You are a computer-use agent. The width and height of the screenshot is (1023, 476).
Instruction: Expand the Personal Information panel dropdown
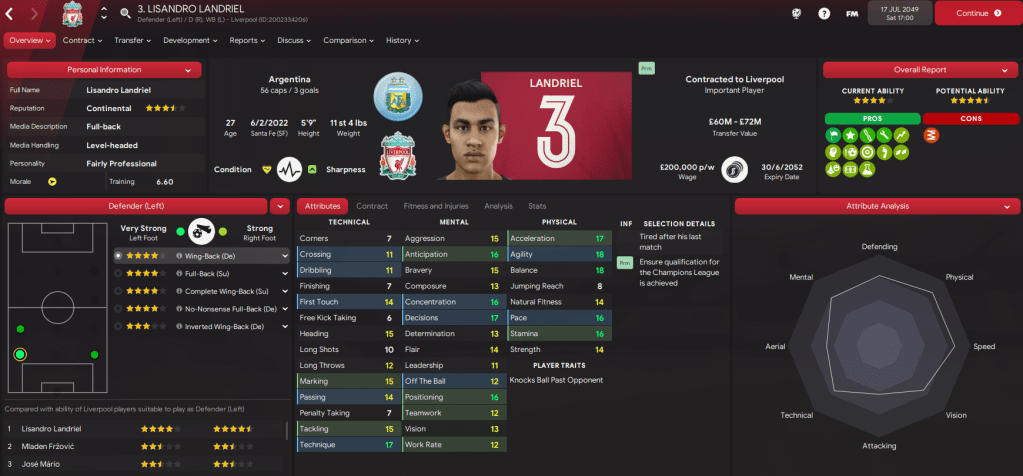click(x=188, y=70)
